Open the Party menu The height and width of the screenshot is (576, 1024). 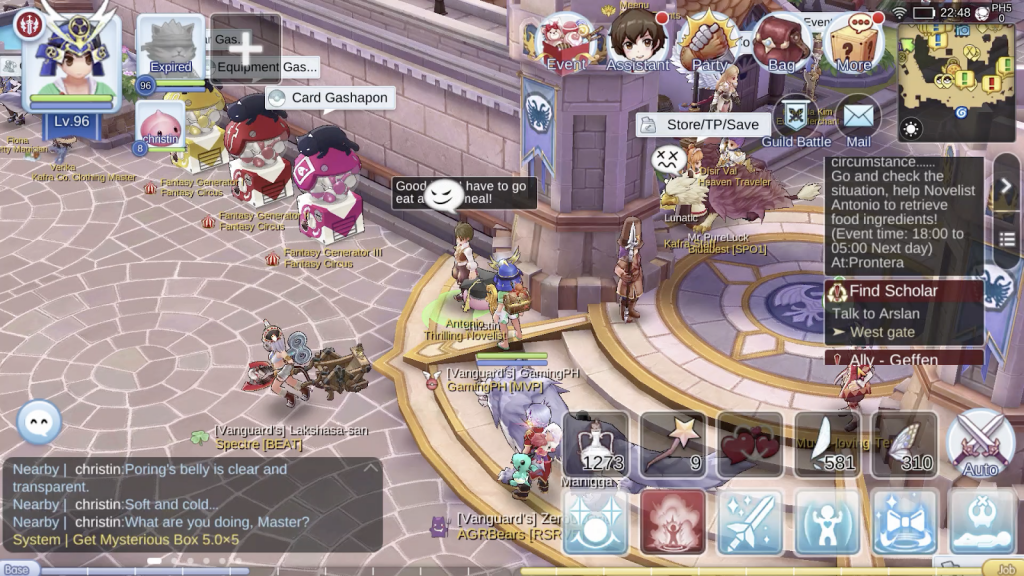point(709,43)
